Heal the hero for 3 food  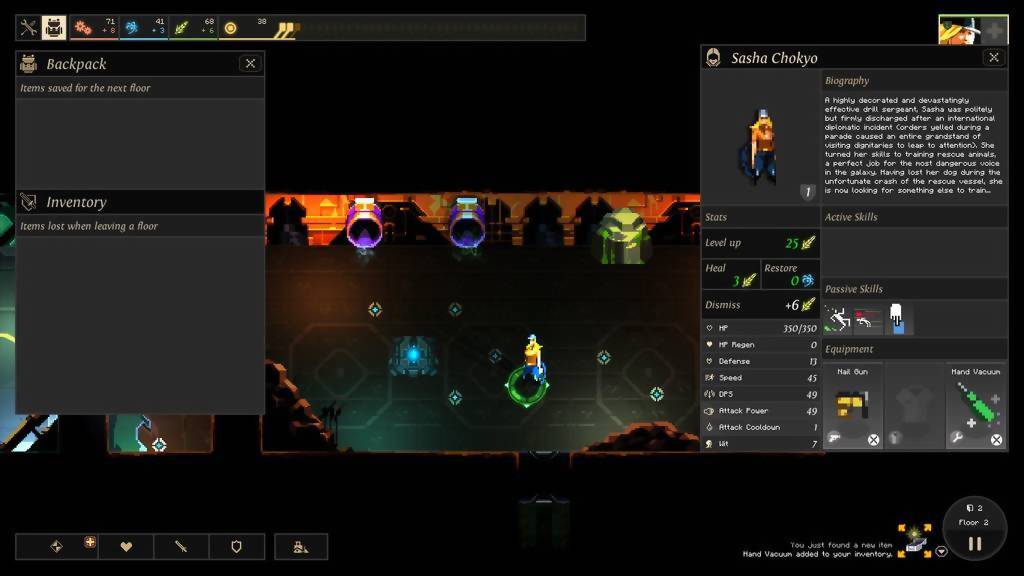click(731, 275)
